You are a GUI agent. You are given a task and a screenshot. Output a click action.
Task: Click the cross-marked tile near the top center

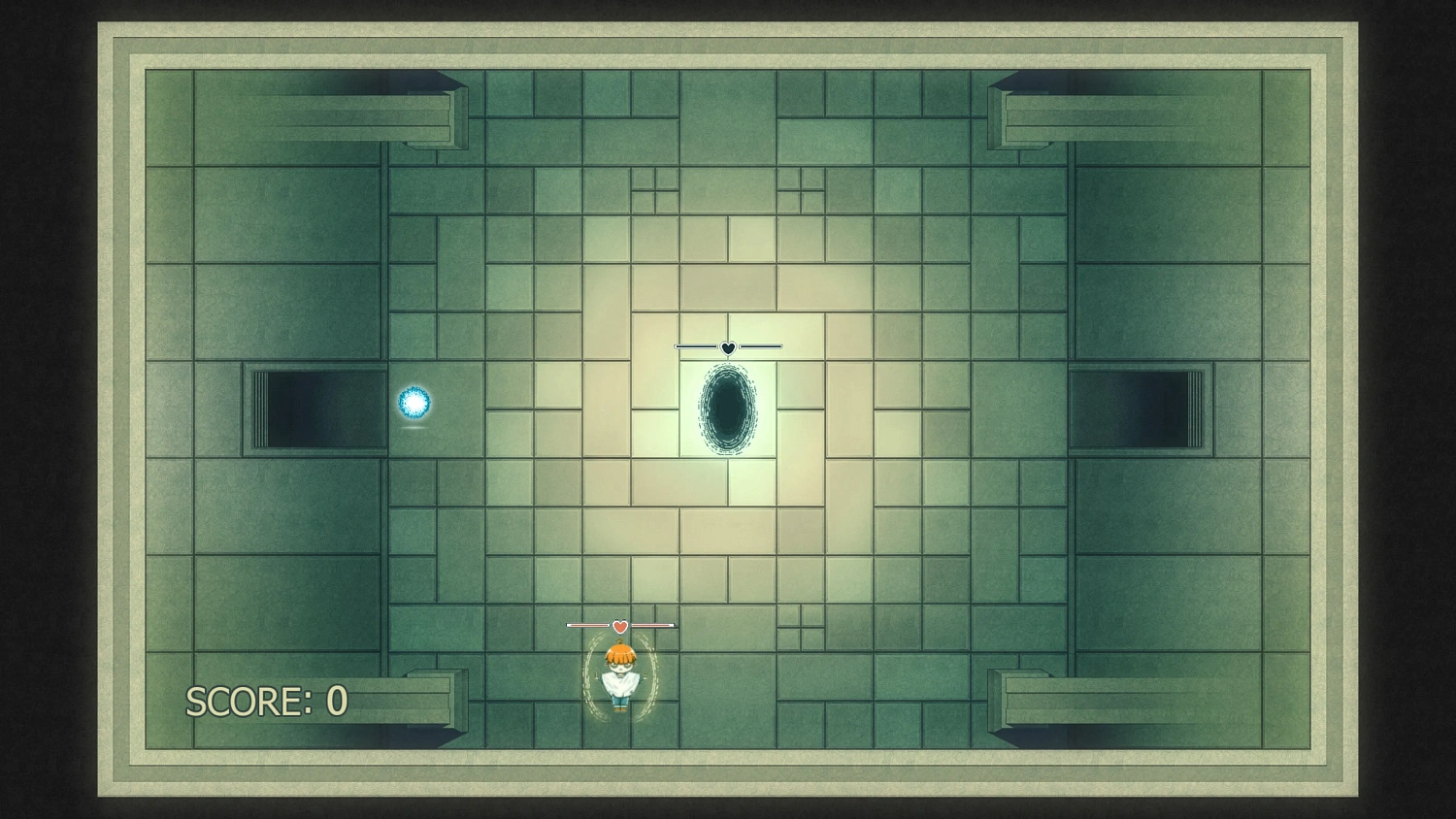click(656, 191)
